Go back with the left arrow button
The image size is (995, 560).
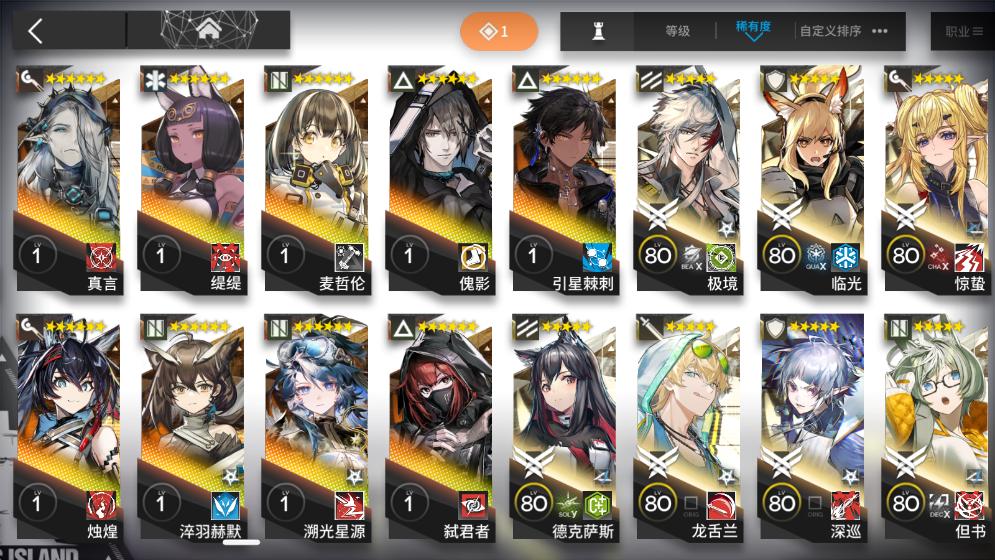point(36,31)
